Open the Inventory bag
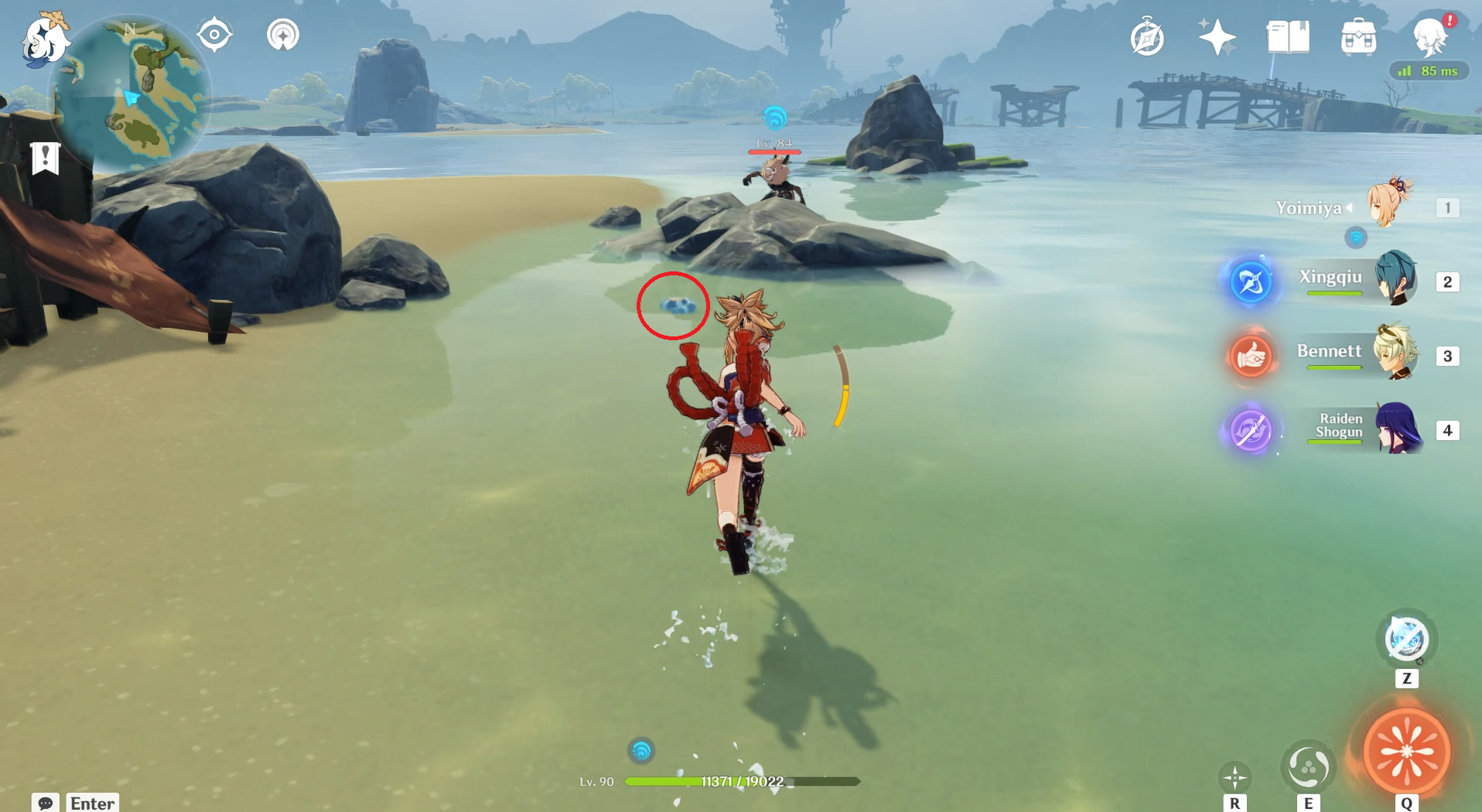1482x812 pixels. coord(1361,36)
